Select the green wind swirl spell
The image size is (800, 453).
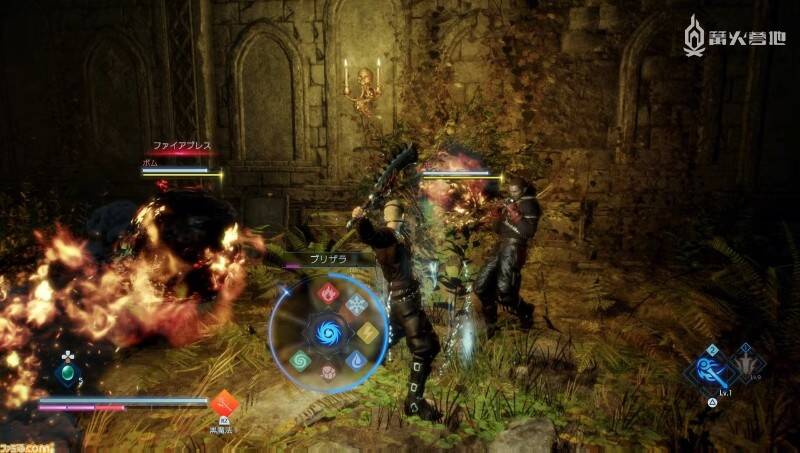point(301,359)
